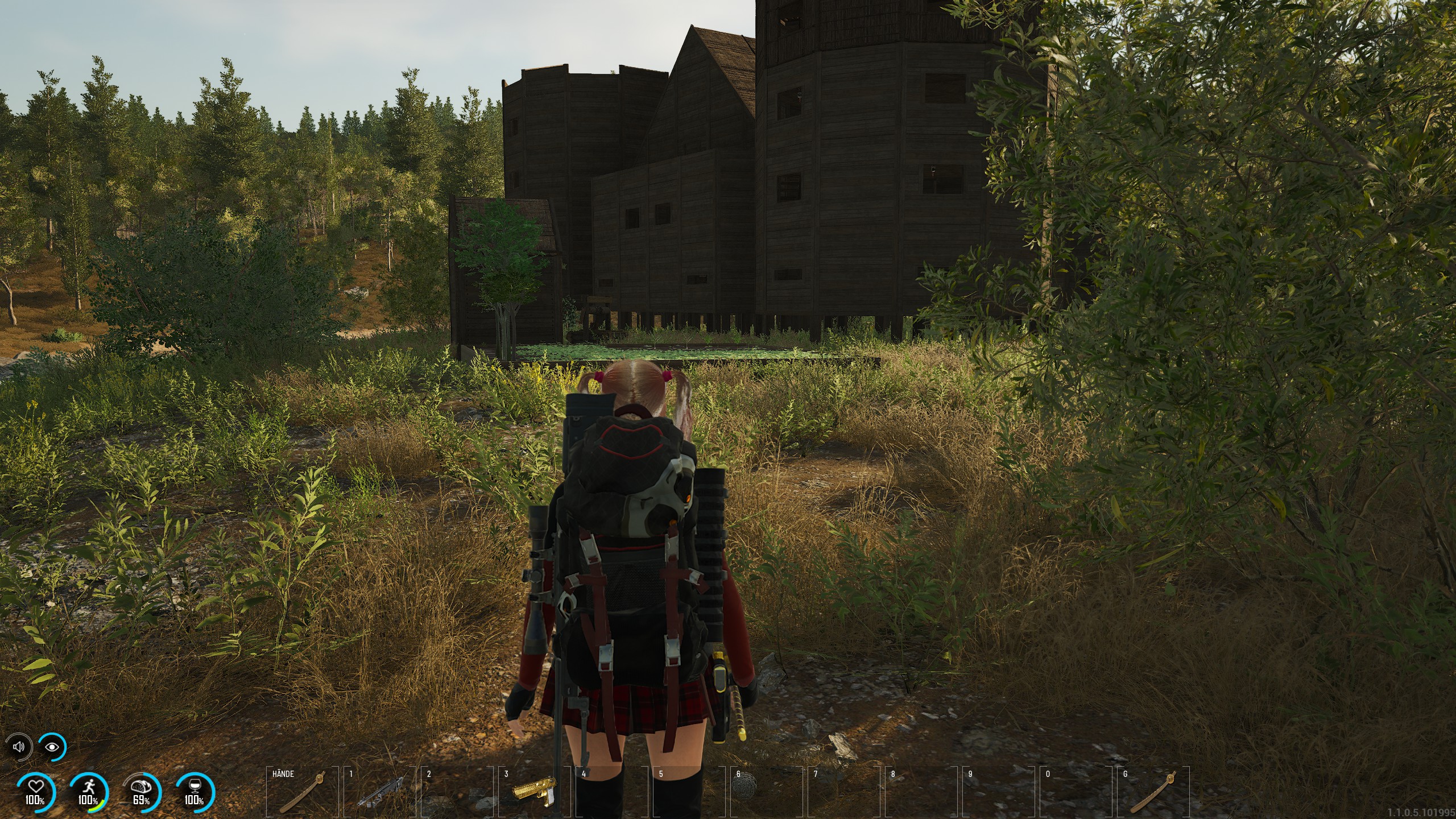The image size is (1456, 819).
Task: Choose the golden pistol in slot 3
Action: 534,791
